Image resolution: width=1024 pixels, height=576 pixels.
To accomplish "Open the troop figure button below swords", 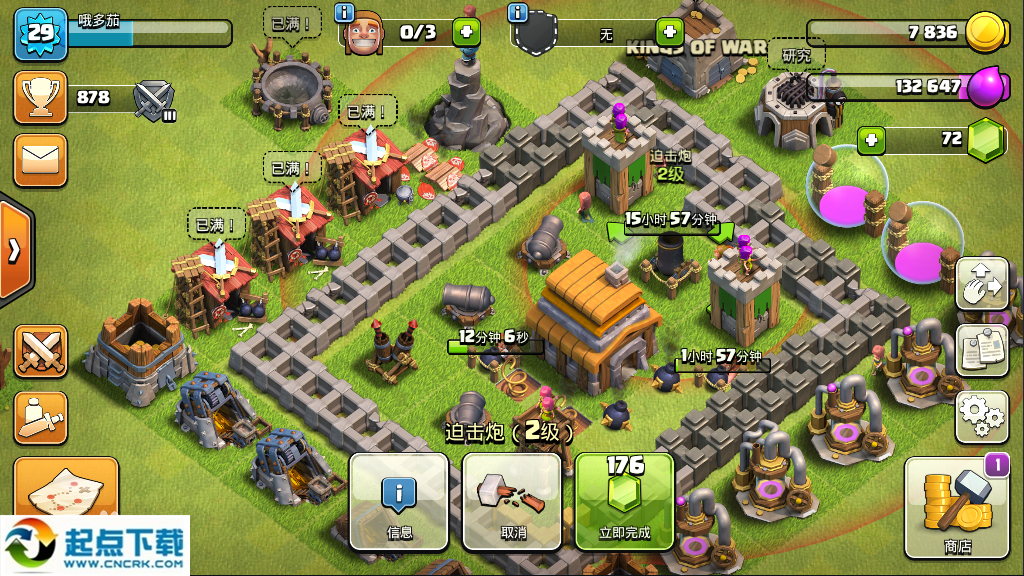I will pyautogui.click(x=41, y=417).
